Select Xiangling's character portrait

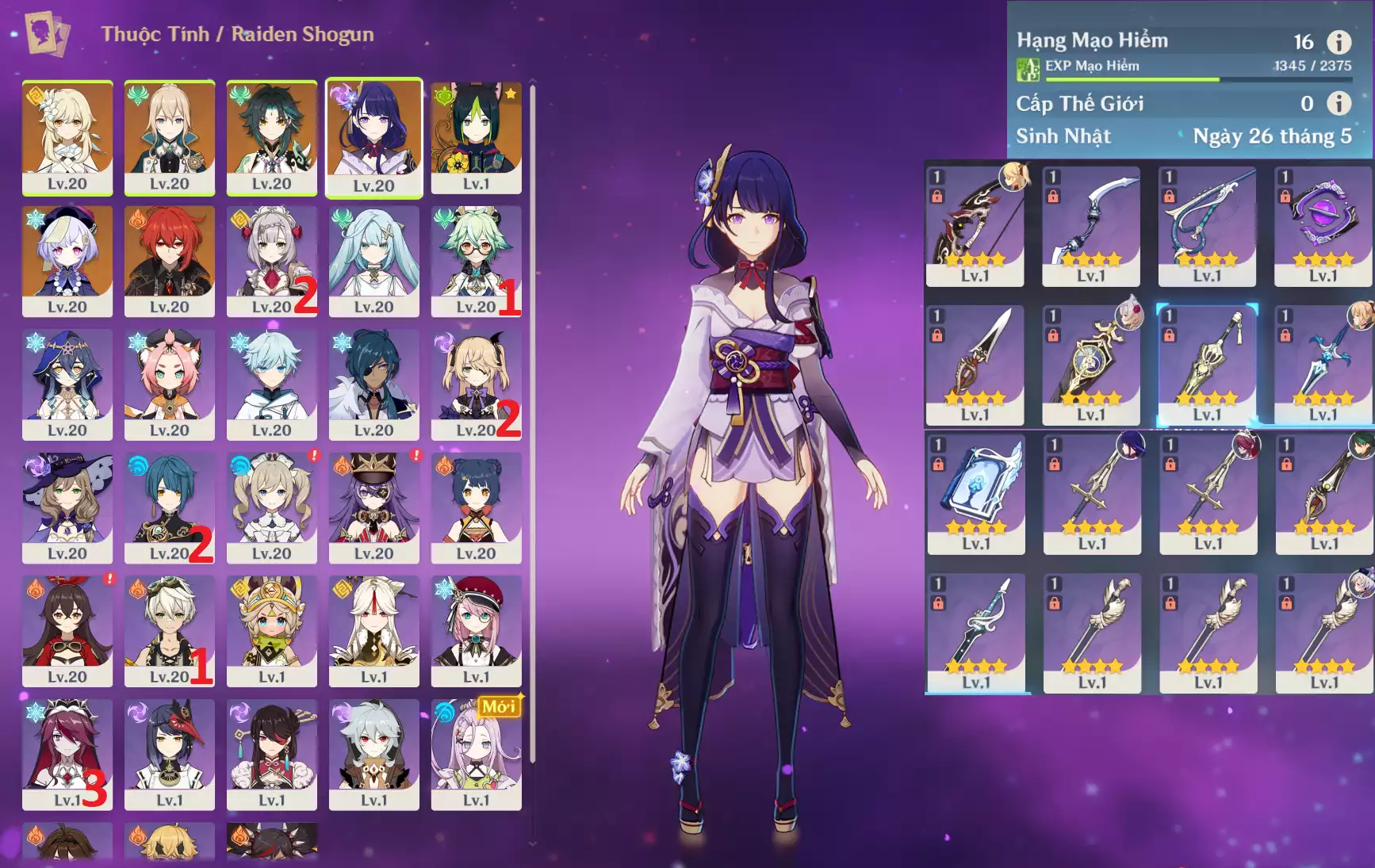tap(476, 507)
